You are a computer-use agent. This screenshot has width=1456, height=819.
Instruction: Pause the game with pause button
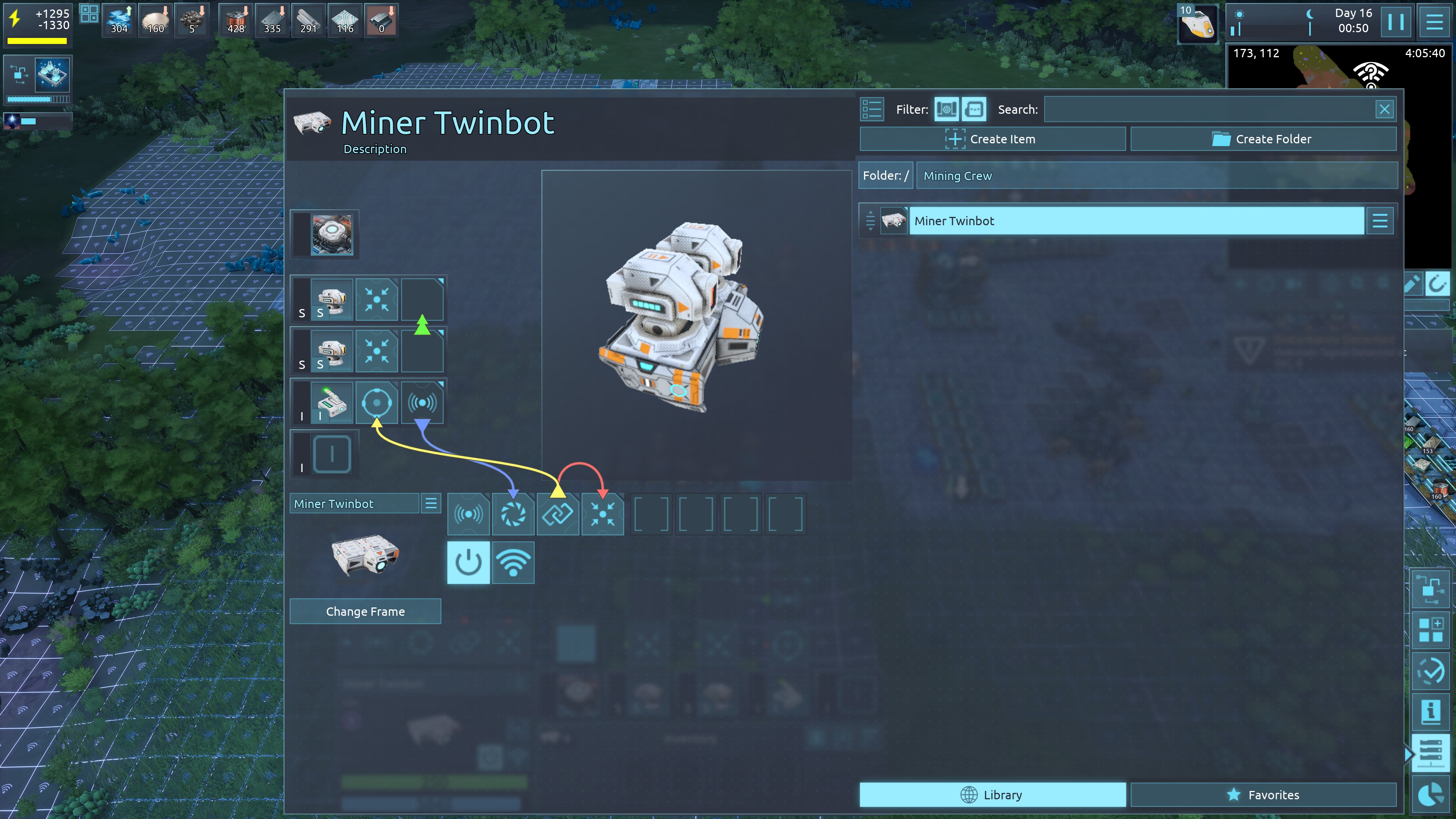coord(1395,22)
